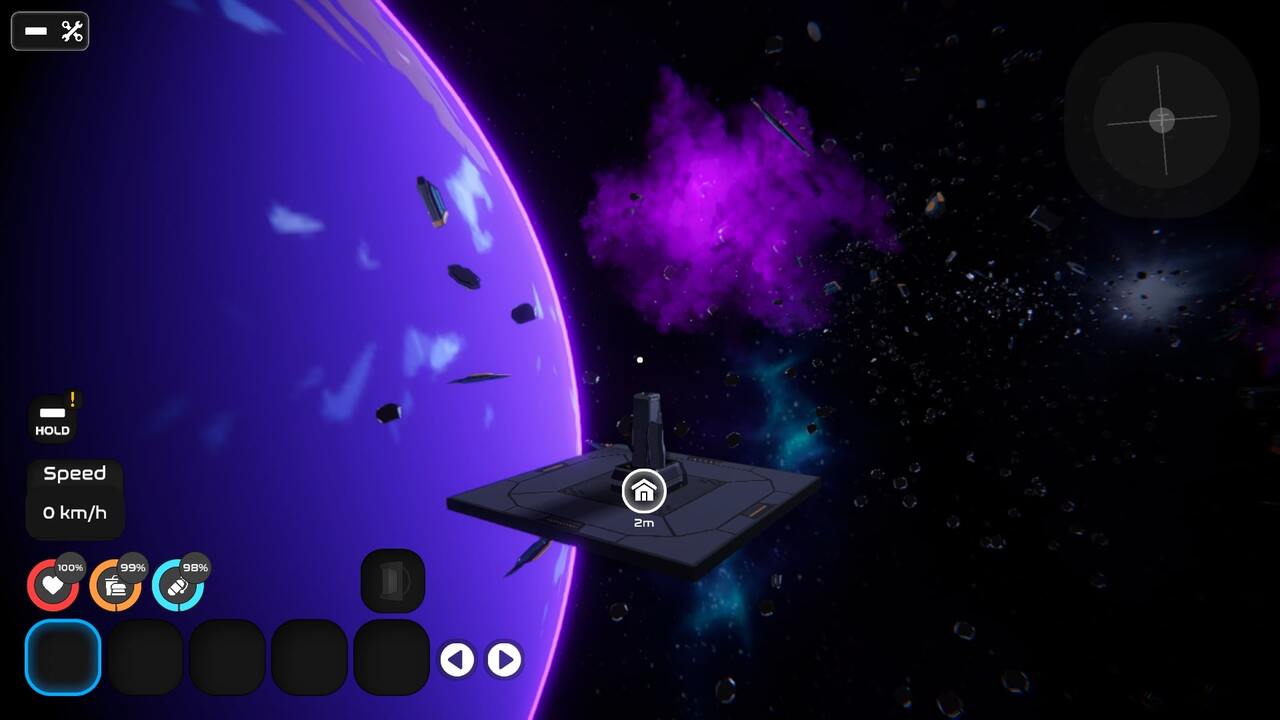Select the highlighted first hotbar slot

coord(63,657)
